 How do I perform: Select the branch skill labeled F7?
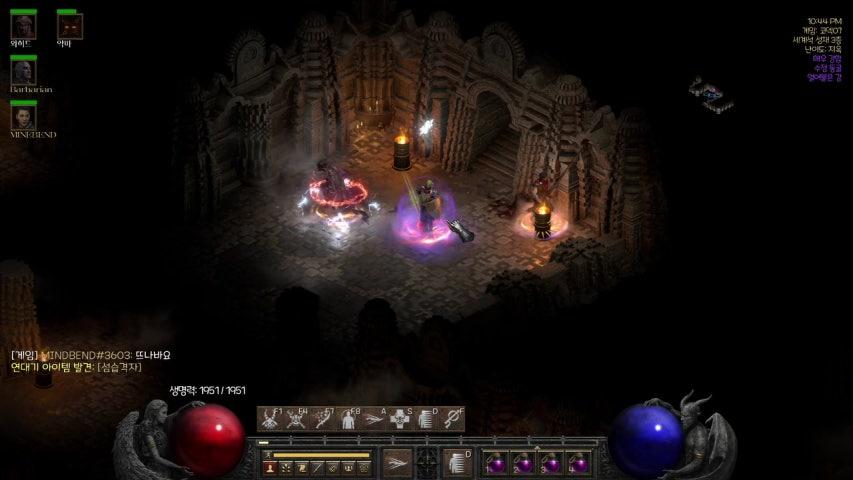pos(322,419)
